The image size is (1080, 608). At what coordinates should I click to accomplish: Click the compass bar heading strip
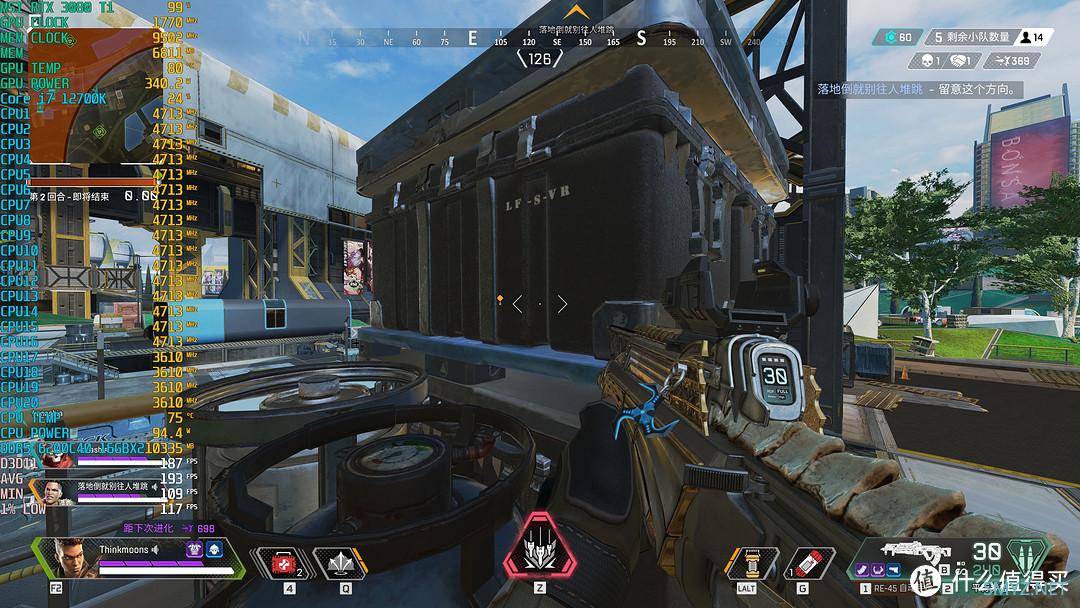pos(540,40)
